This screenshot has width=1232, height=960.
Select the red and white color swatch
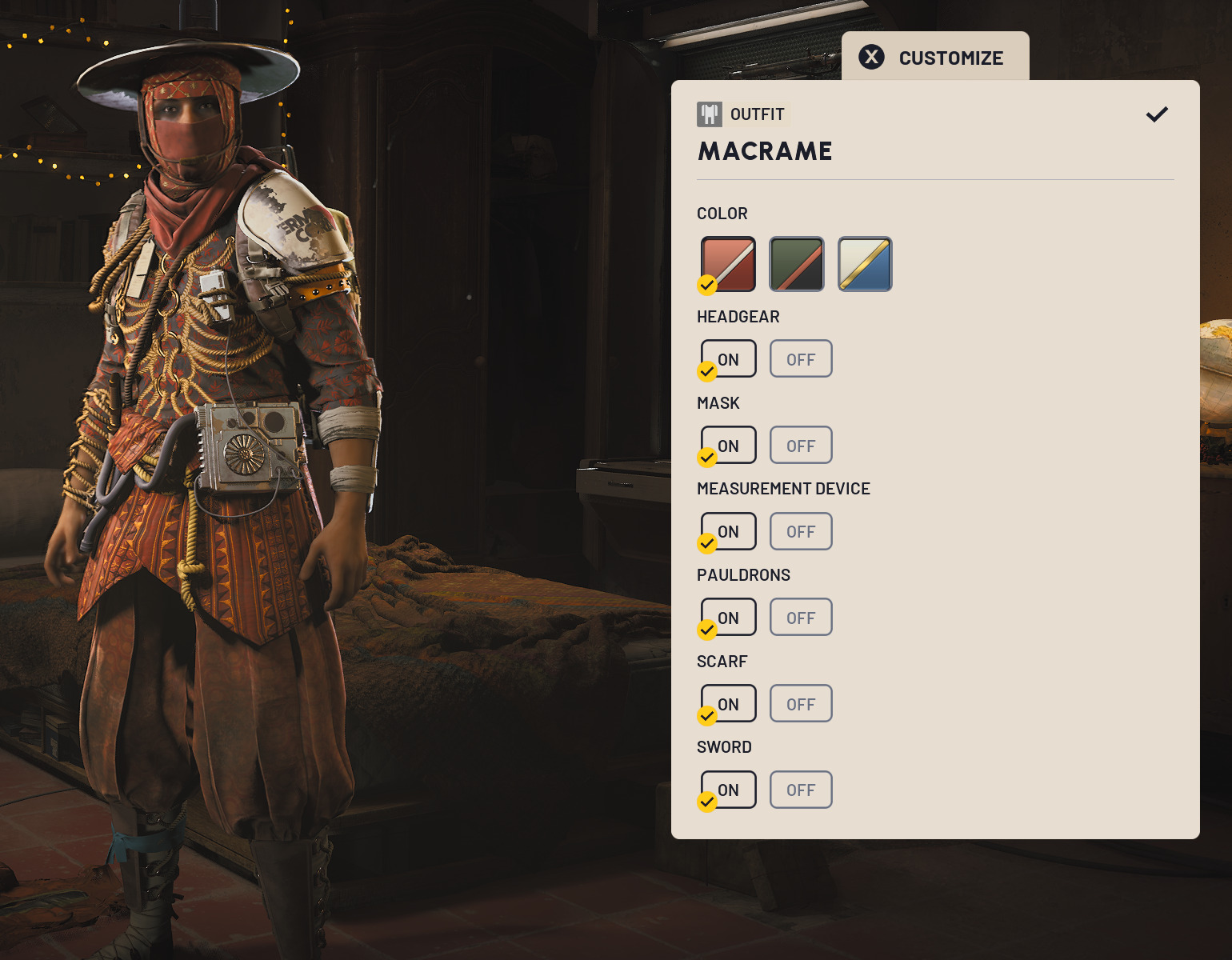(728, 264)
